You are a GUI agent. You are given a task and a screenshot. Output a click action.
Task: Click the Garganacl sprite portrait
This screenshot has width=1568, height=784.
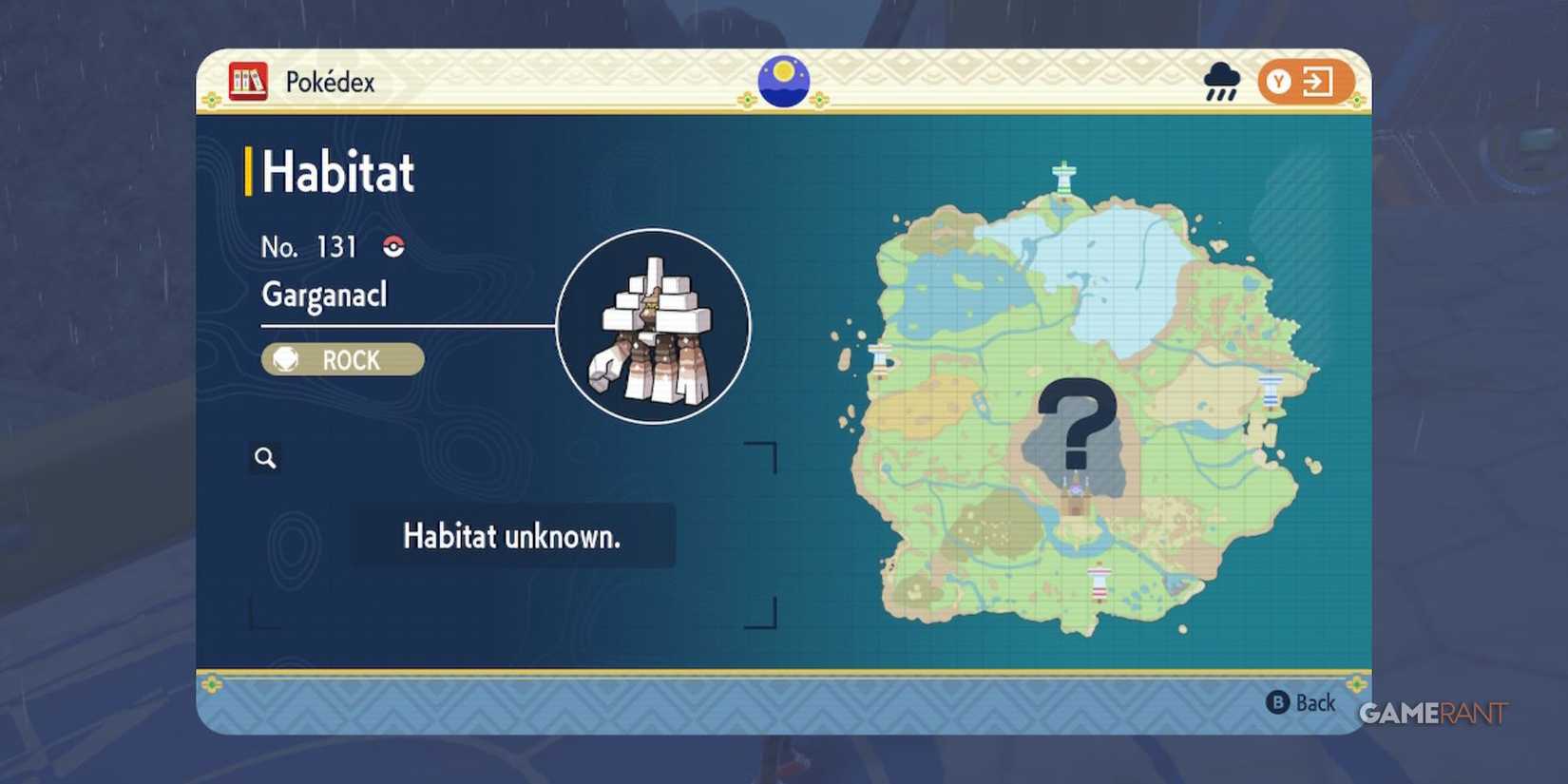click(x=652, y=328)
